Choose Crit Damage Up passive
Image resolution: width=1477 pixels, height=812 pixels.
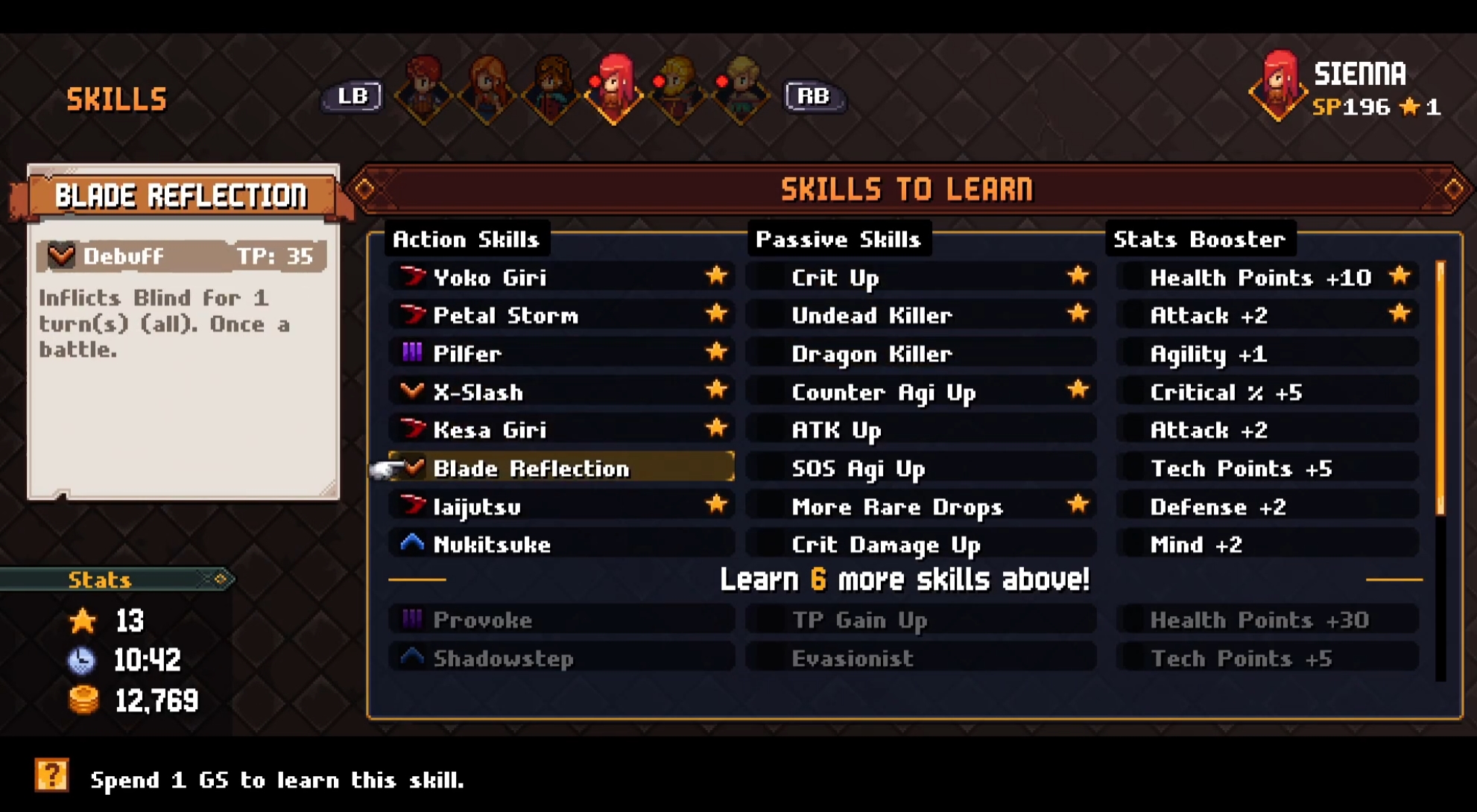pos(920,545)
